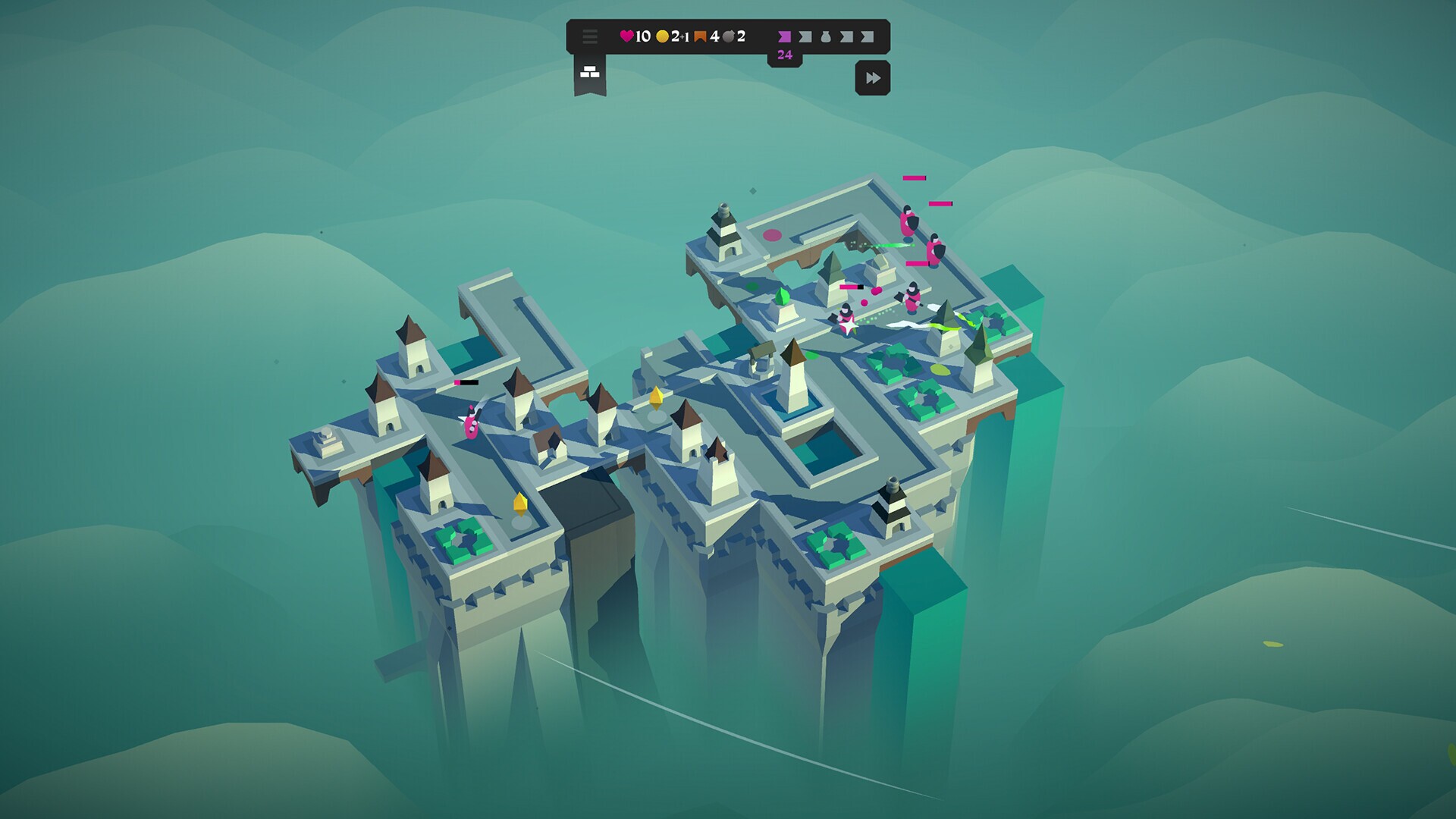The height and width of the screenshot is (819, 1456).
Task: Click the pink heart lives counter
Action: pyautogui.click(x=626, y=36)
